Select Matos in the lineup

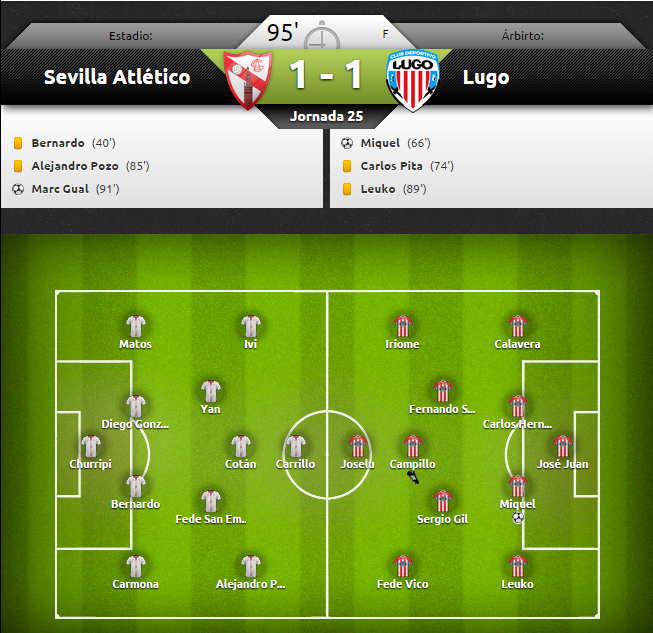[136, 326]
